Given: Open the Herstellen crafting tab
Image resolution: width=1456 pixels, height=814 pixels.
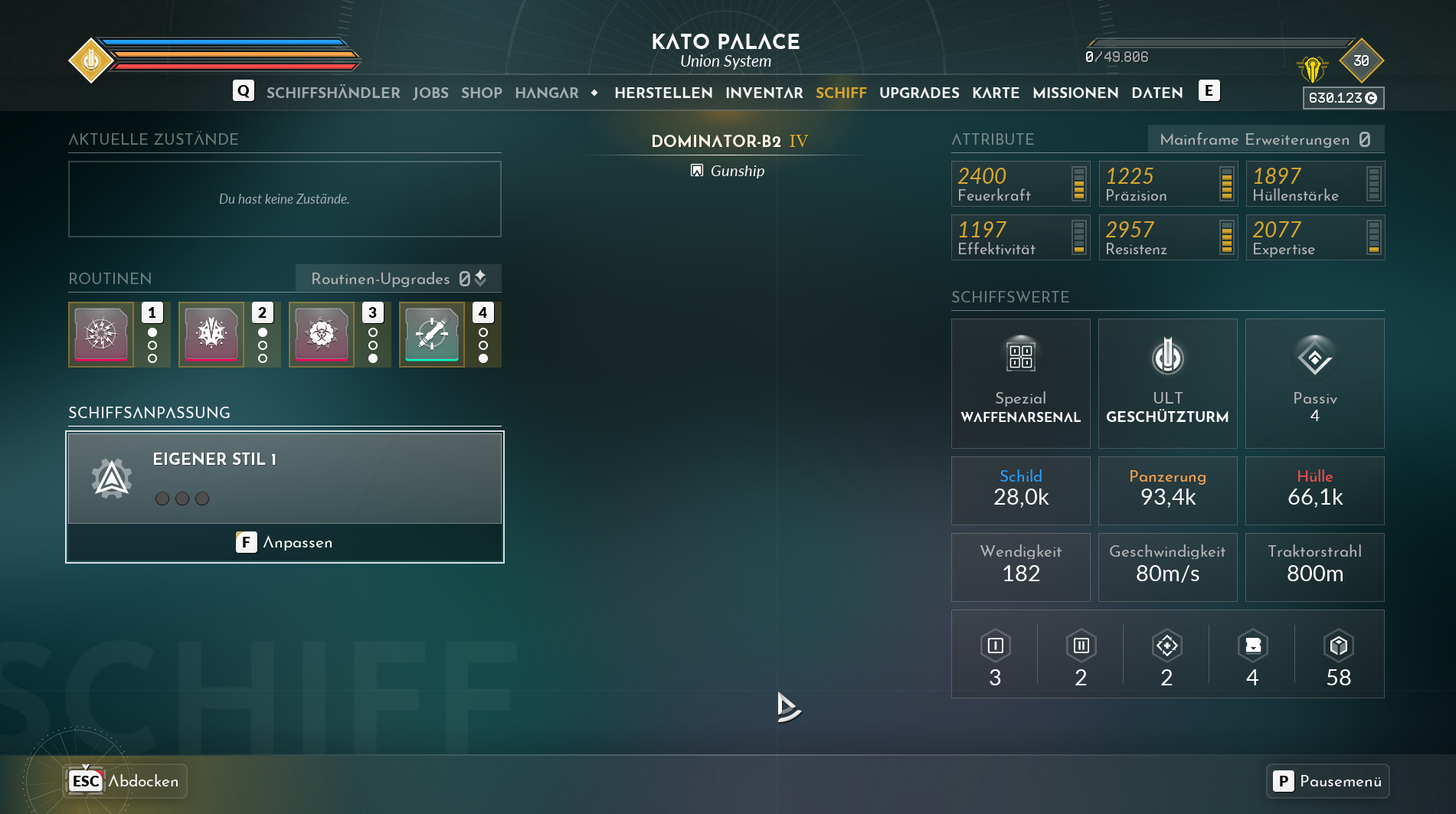Looking at the screenshot, I should pos(663,93).
